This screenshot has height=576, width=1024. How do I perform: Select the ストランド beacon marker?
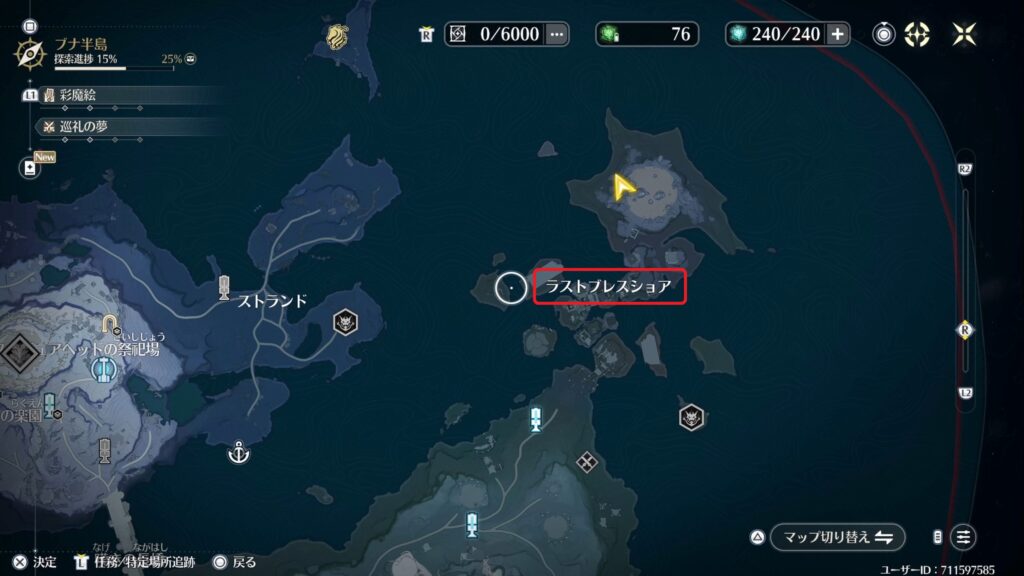click(x=225, y=288)
